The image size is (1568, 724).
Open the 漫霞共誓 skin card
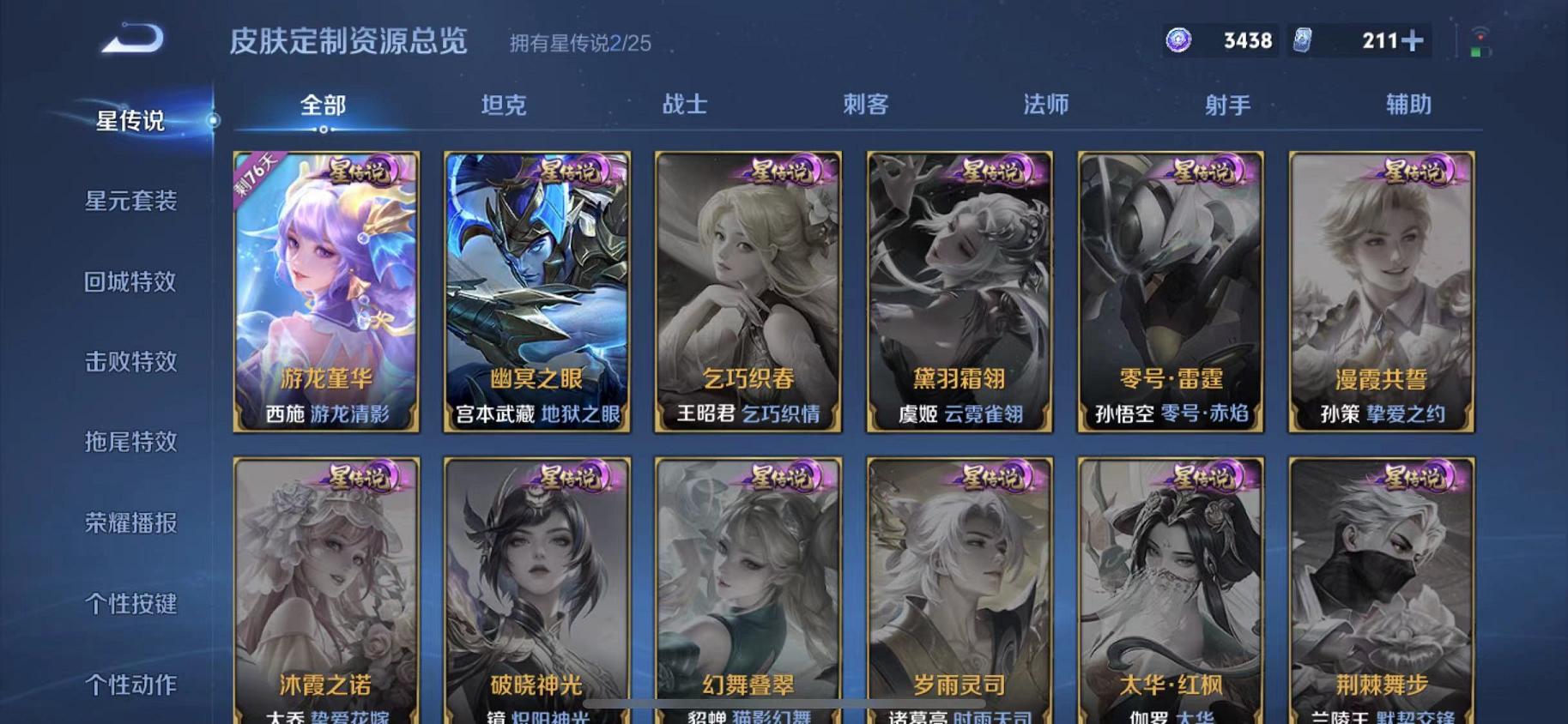[1383, 292]
